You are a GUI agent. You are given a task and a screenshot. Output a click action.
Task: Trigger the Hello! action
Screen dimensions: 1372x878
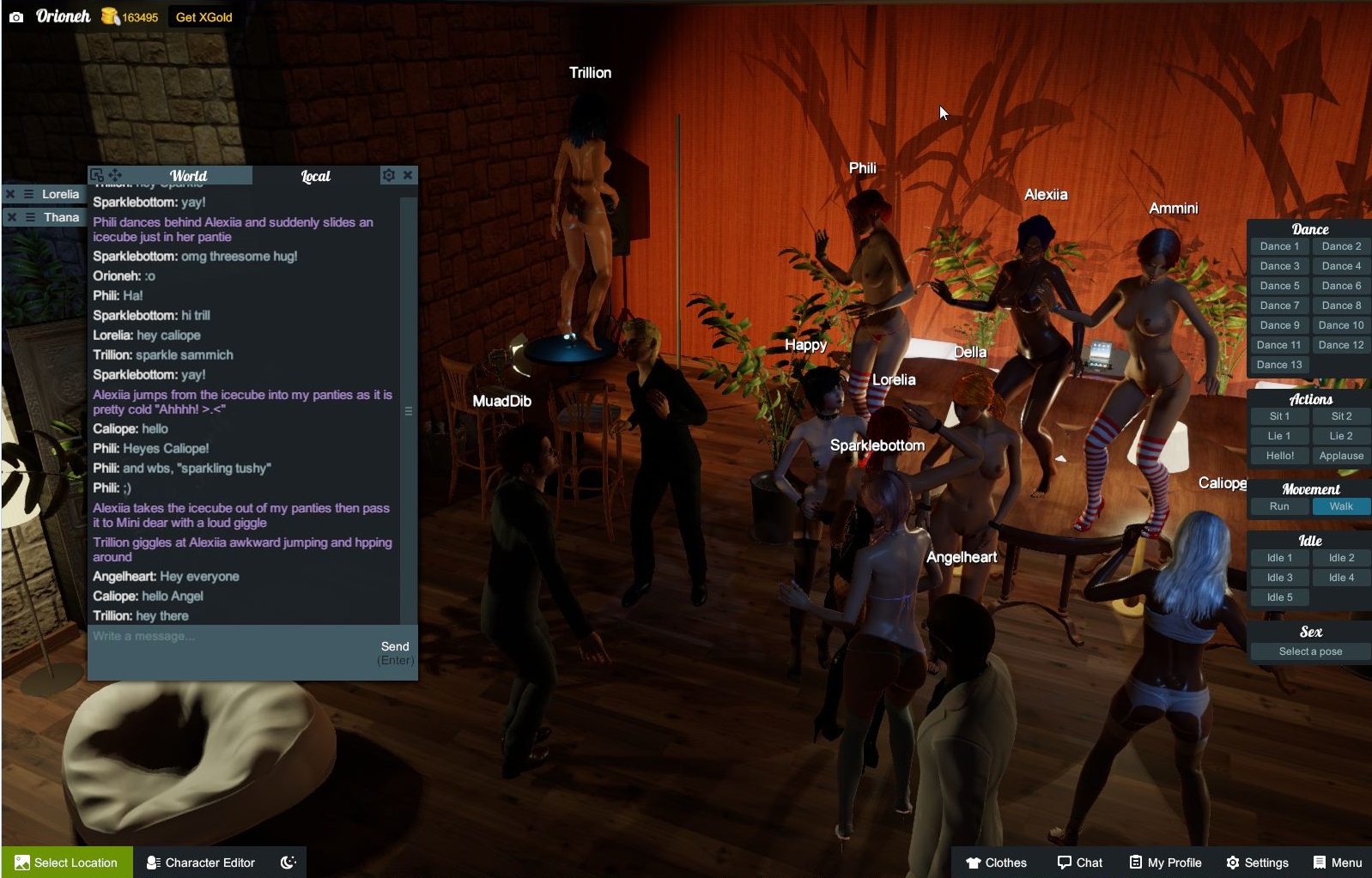click(x=1279, y=456)
